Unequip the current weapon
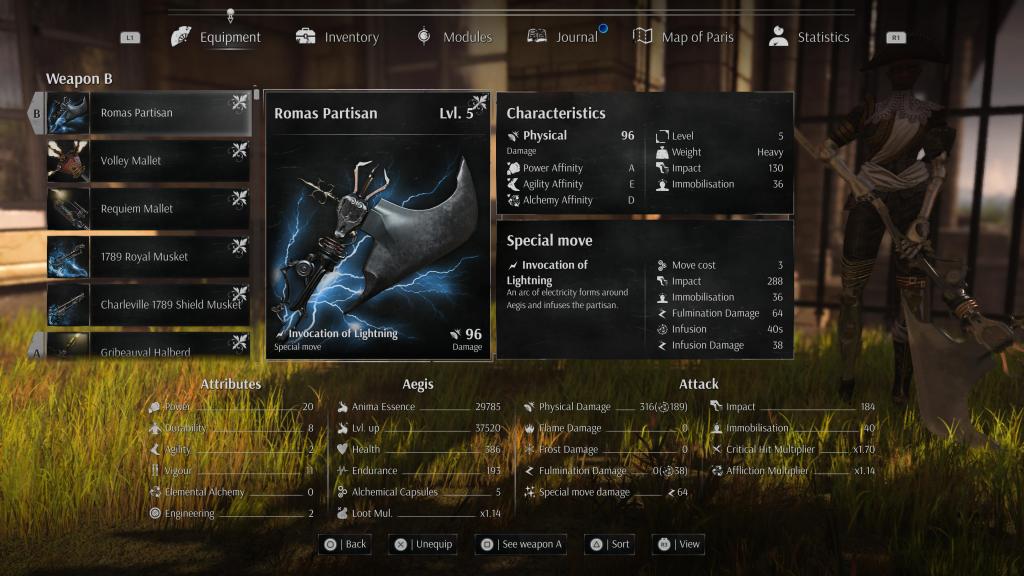1024x576 pixels. click(x=423, y=544)
